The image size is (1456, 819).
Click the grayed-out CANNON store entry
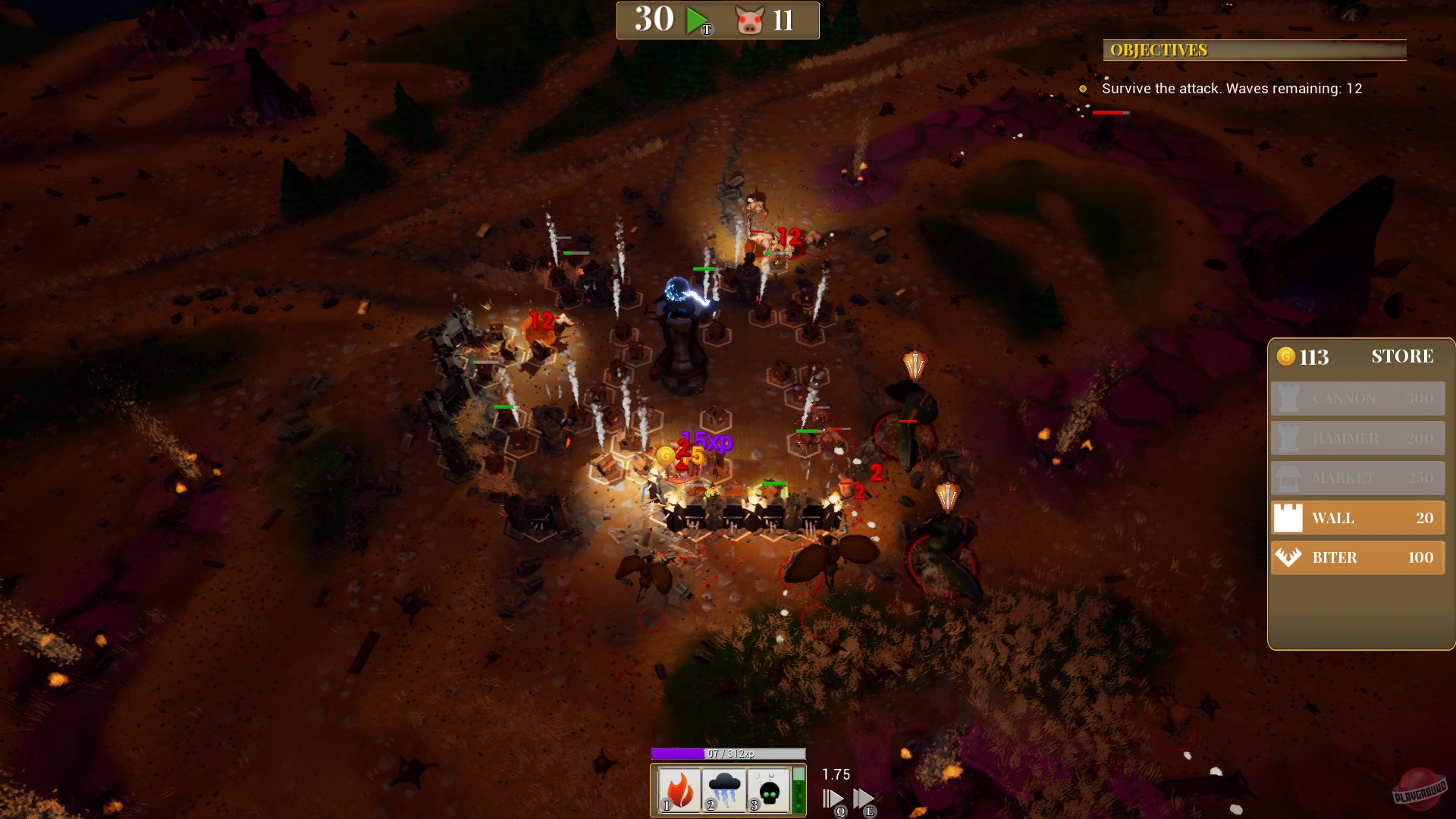coord(1357,398)
